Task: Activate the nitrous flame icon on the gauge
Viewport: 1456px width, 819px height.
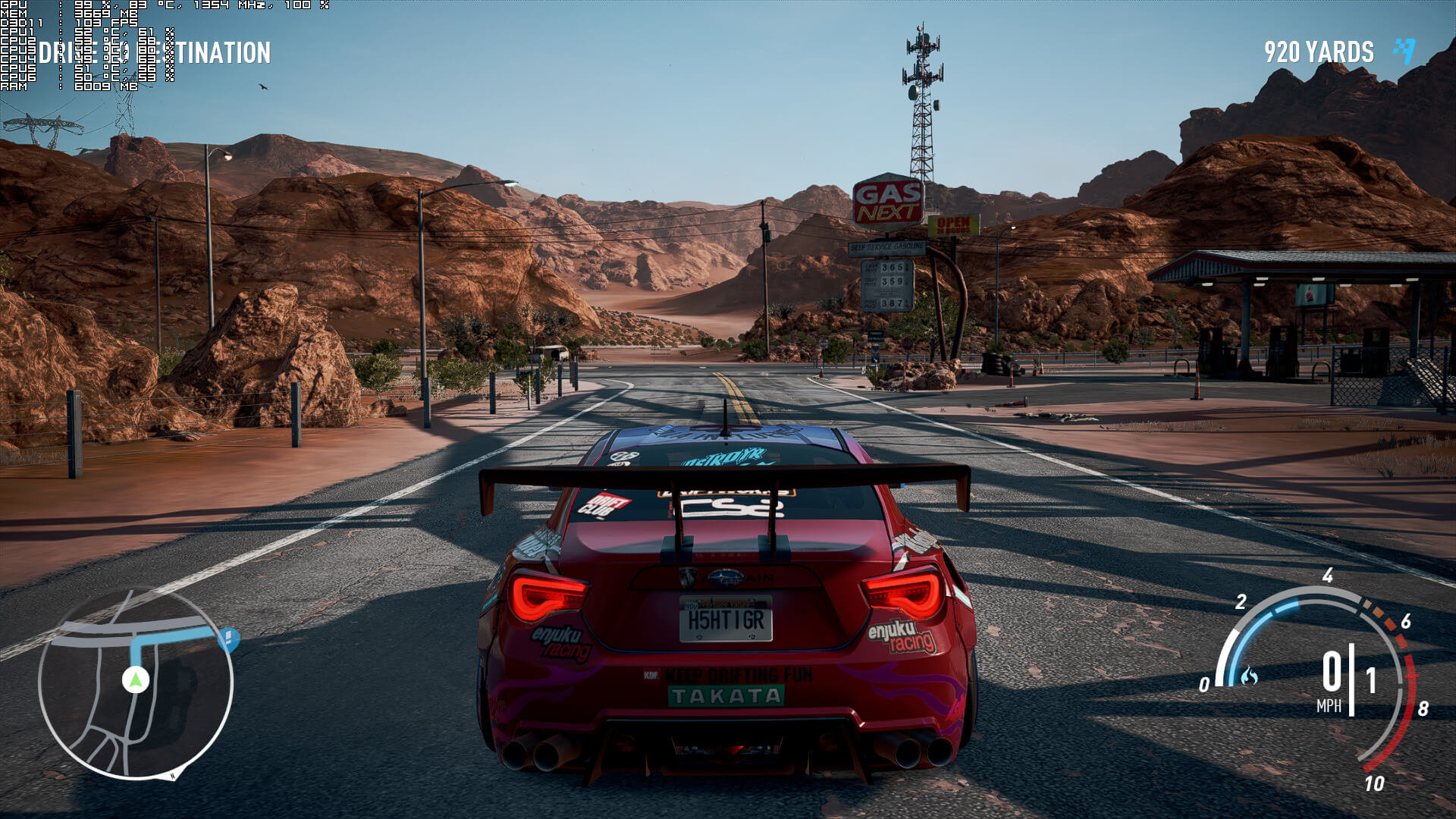Action: [1249, 676]
